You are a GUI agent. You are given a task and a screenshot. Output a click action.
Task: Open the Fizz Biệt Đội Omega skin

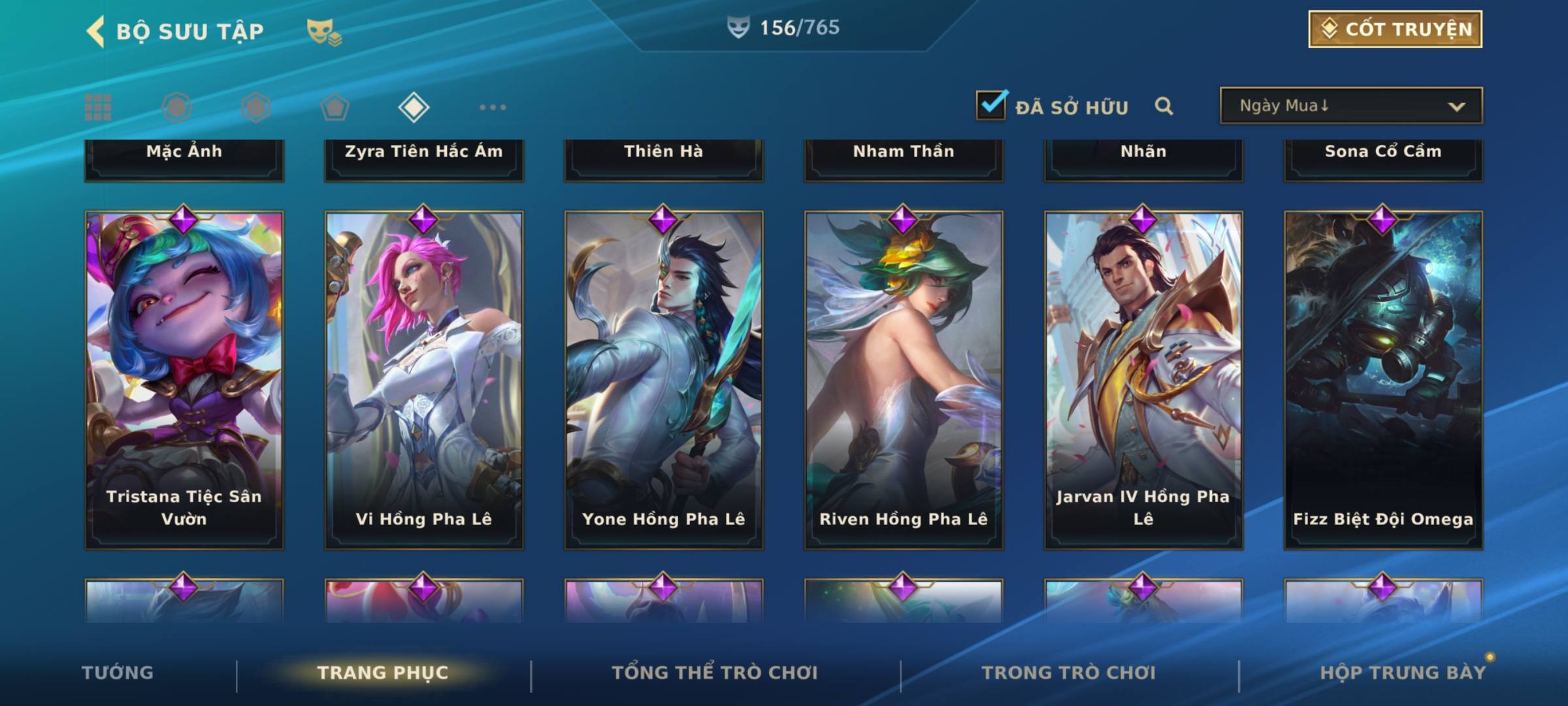[x=1383, y=379]
